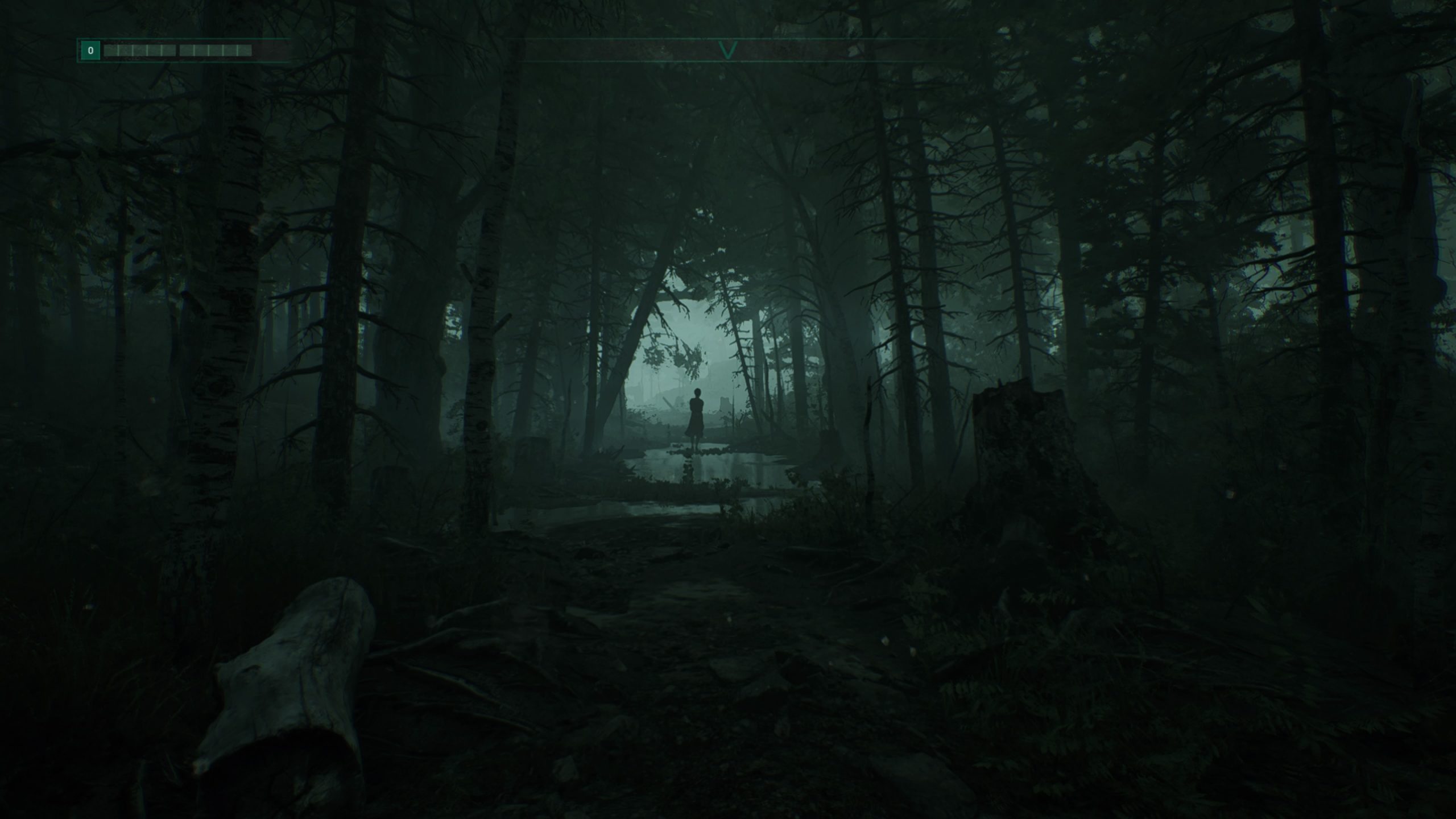
Task: Click the last segment of the top-left bar
Action: pos(245,51)
